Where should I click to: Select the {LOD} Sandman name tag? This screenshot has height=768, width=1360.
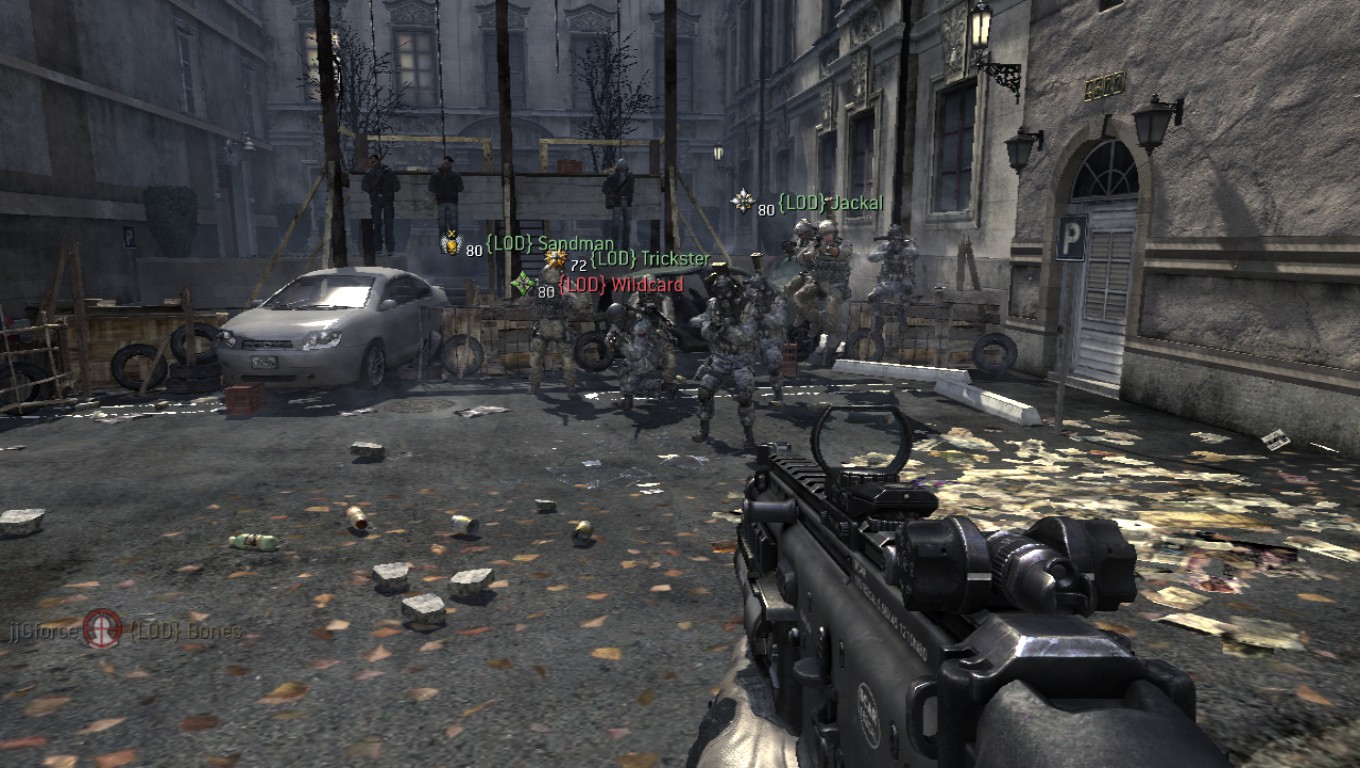(549, 244)
